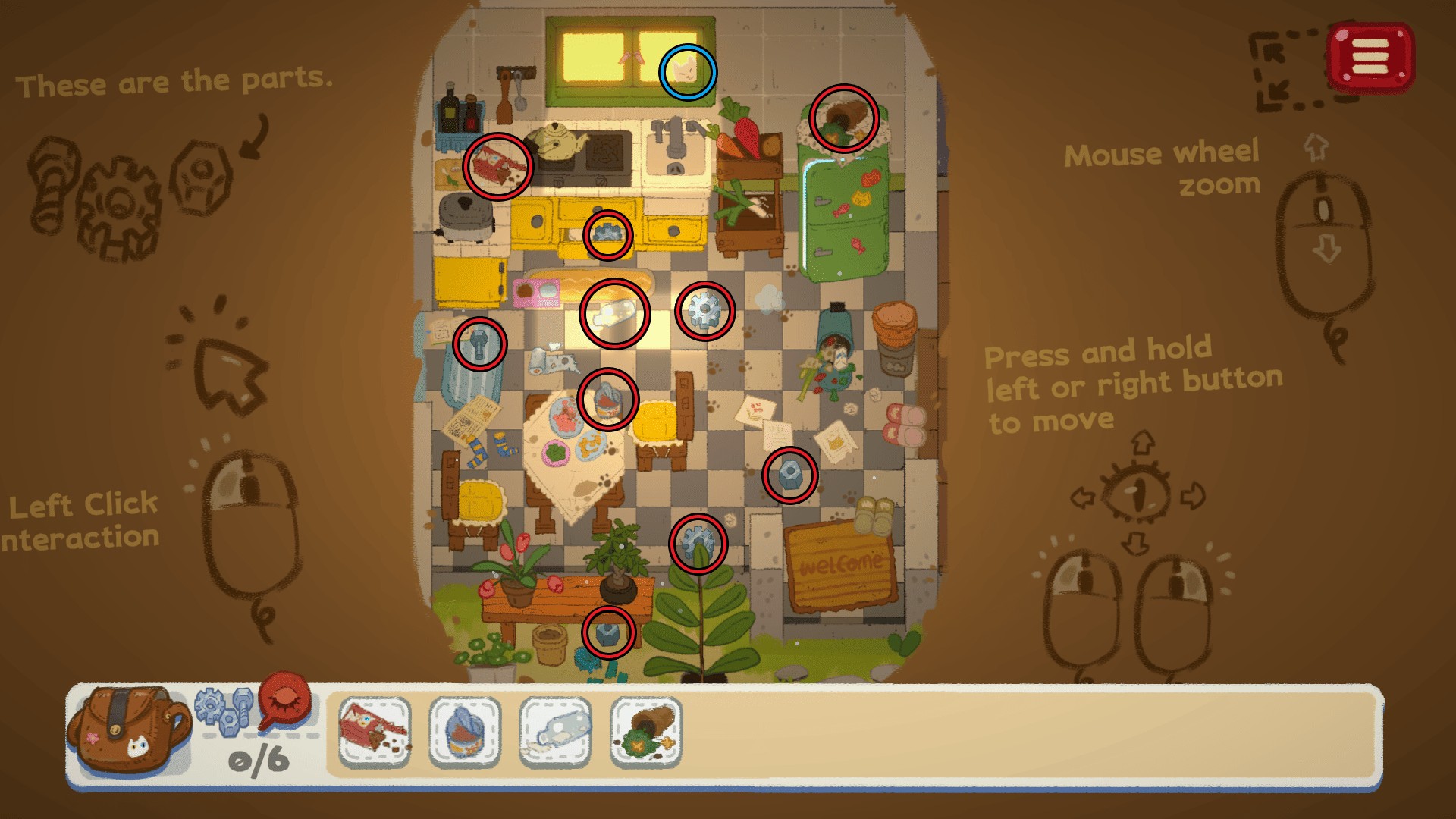Image resolution: width=1456 pixels, height=819 pixels.
Task: Open the brown backpack
Action: pos(126,730)
